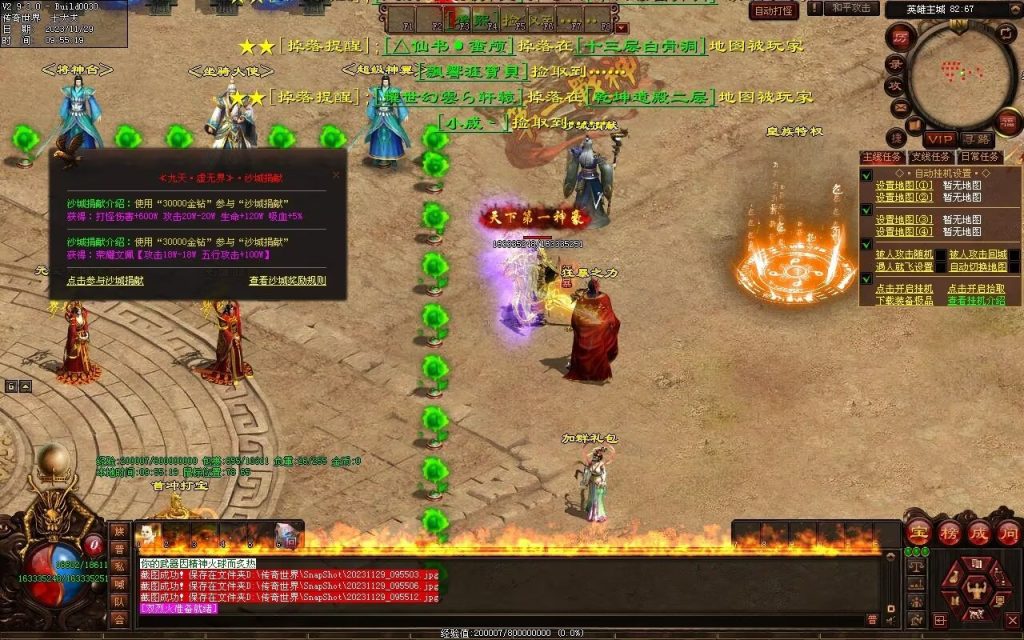Click 点击参与沙城捐献 in the donation popup

pos(105,281)
